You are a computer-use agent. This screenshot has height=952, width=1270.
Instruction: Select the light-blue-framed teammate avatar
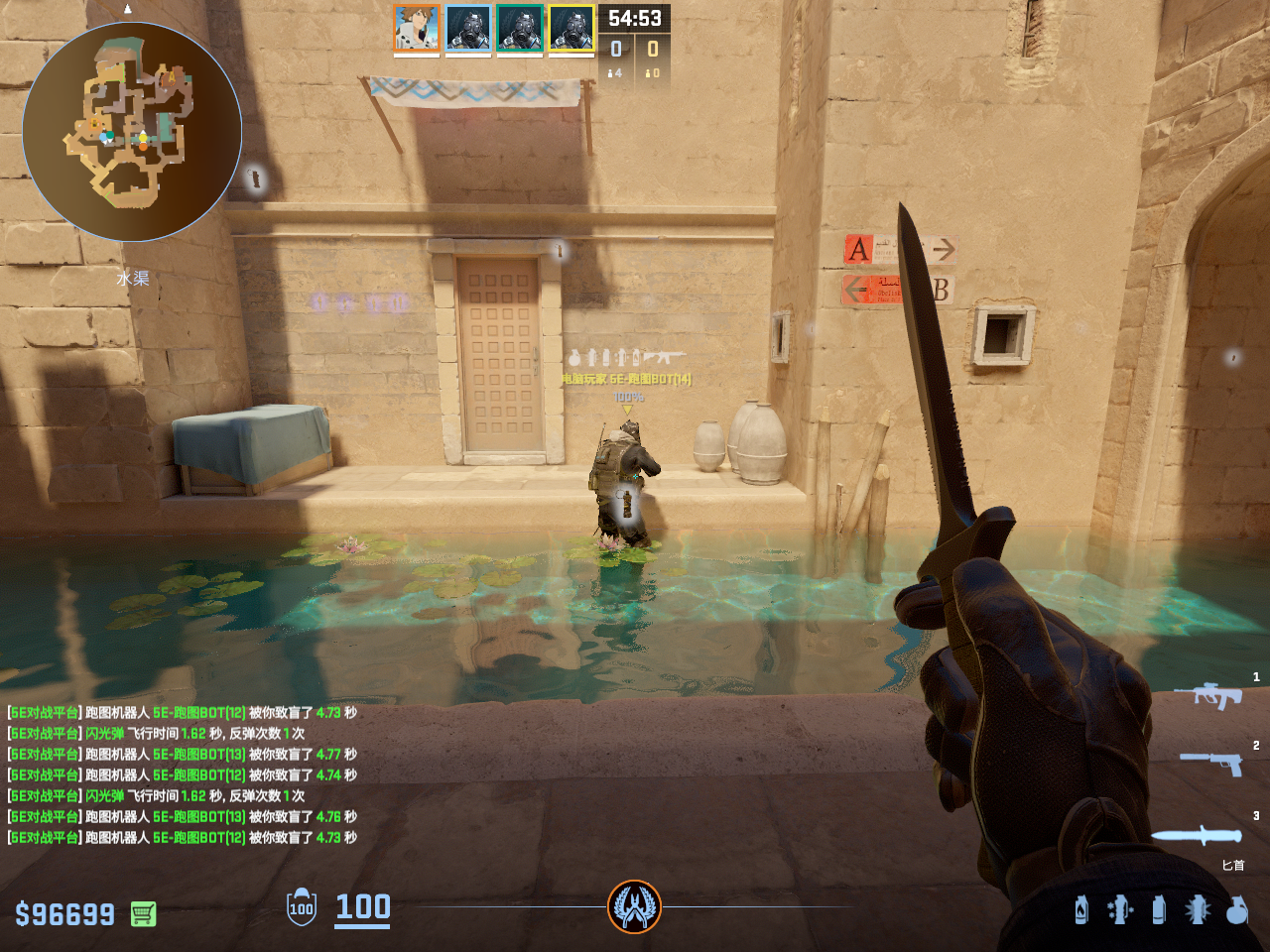(468, 28)
